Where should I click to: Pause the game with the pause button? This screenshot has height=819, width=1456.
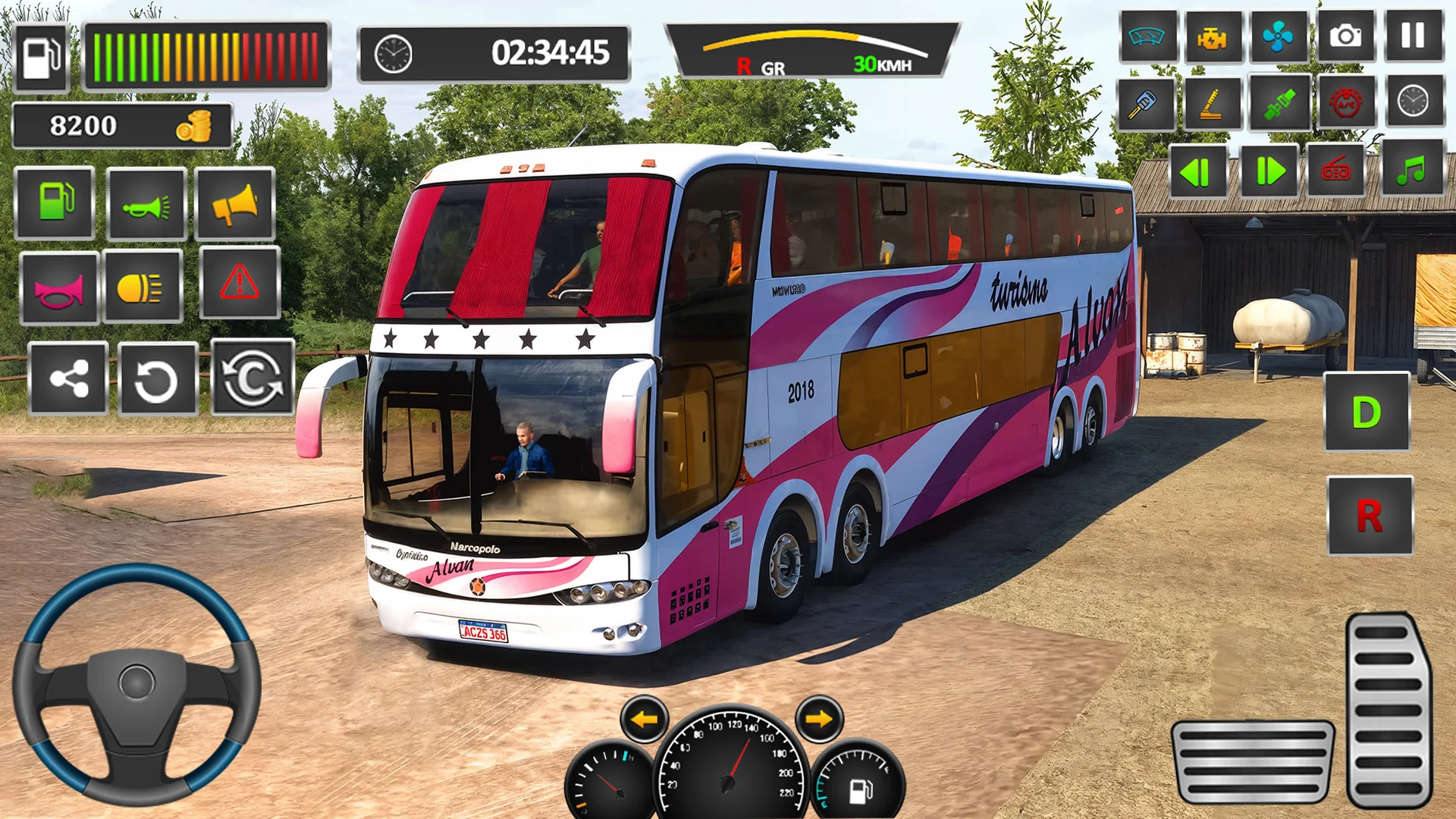(1413, 36)
